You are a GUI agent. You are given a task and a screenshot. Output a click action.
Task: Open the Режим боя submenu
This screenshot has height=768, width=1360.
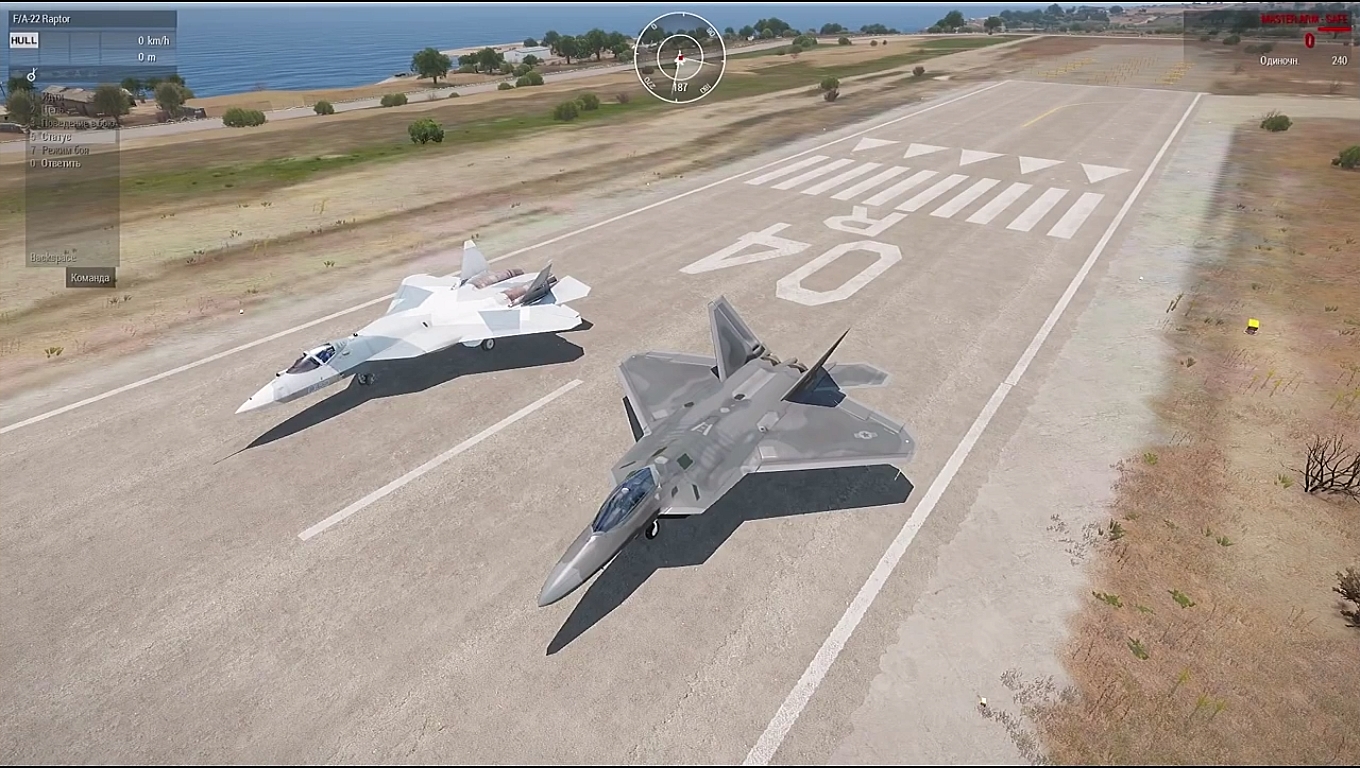(64, 150)
